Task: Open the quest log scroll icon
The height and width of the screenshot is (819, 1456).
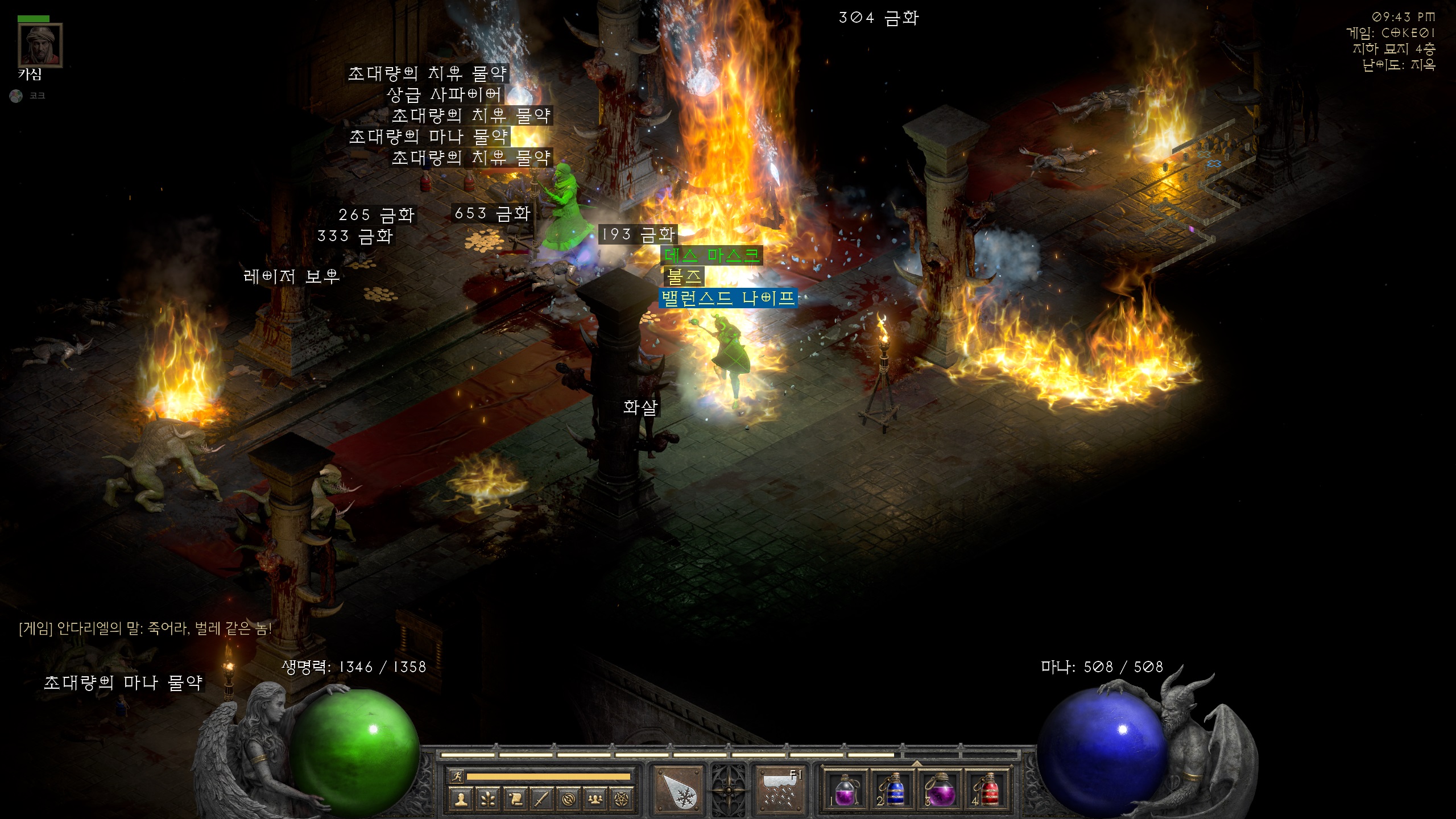Action: (x=515, y=800)
